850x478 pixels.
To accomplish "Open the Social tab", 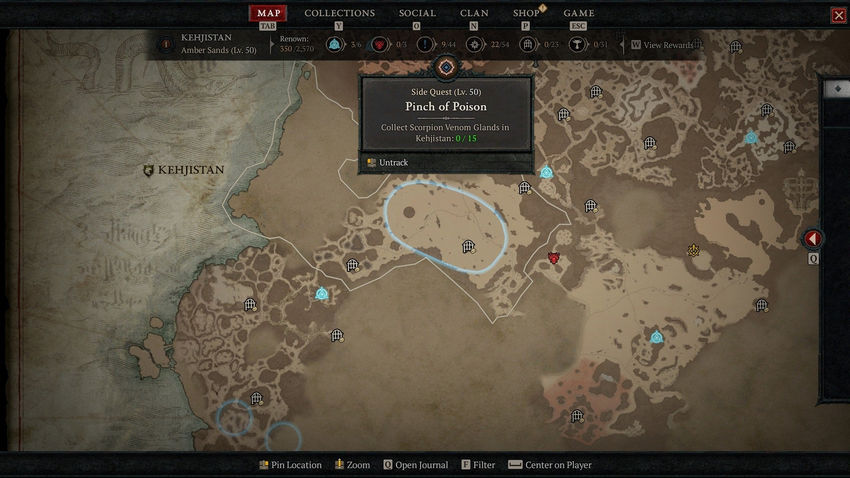I will (x=417, y=13).
